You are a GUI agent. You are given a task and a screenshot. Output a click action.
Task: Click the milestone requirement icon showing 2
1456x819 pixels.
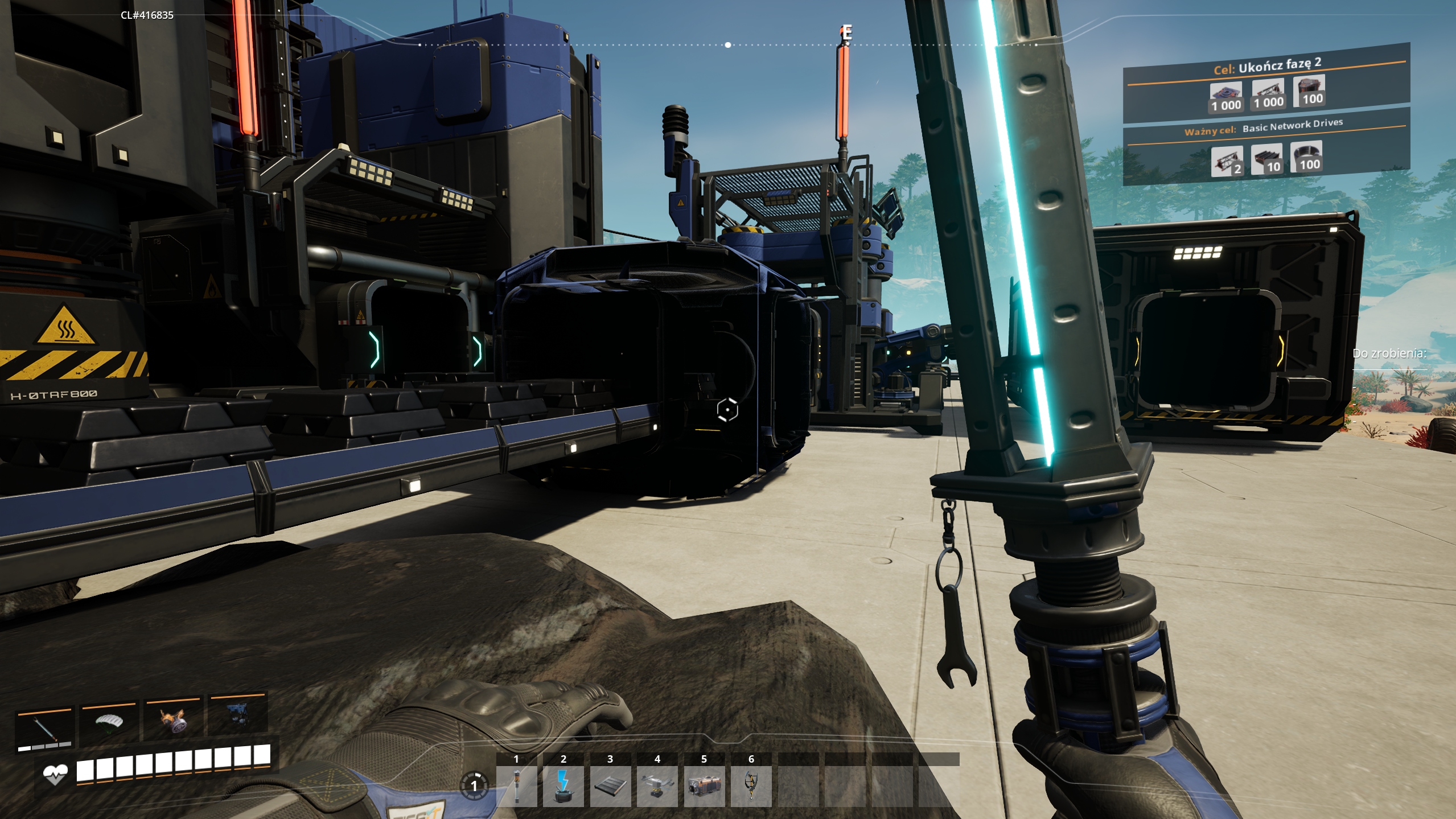[x=1227, y=162]
